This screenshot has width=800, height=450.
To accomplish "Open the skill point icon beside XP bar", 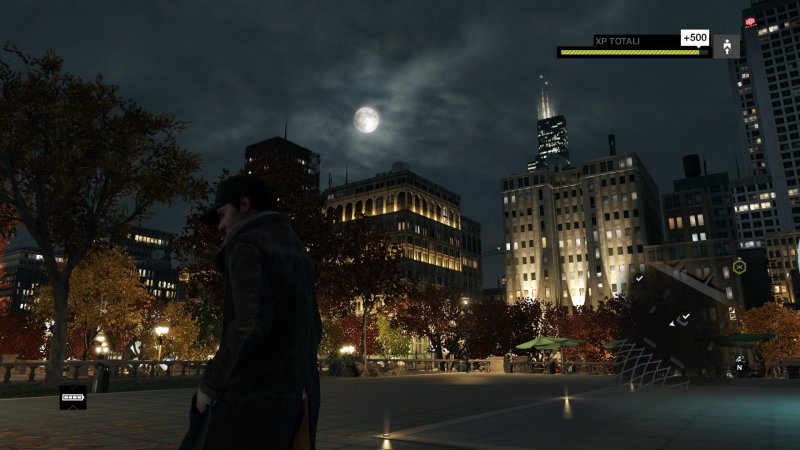I will coord(727,45).
